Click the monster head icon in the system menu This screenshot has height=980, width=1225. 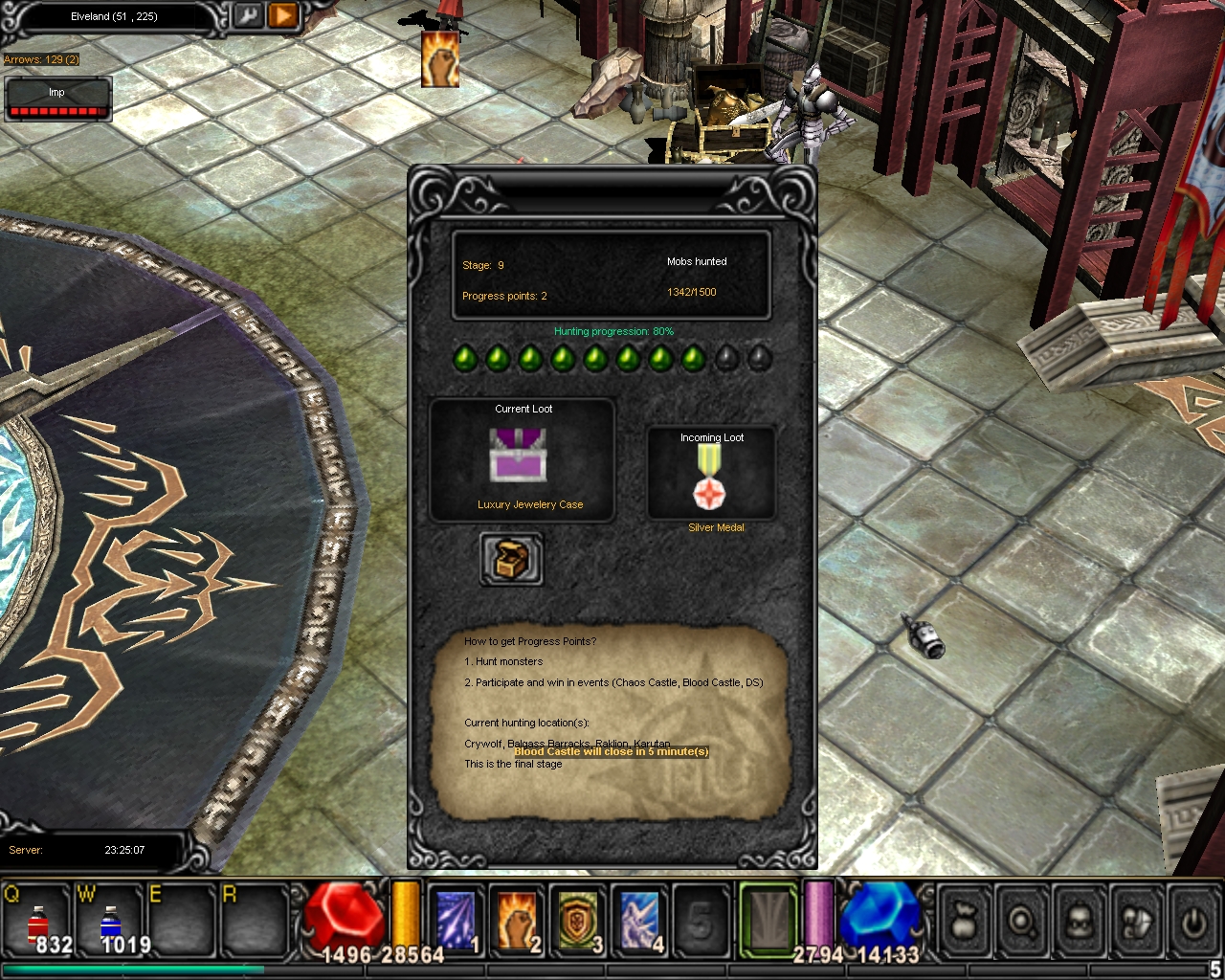[1078, 917]
